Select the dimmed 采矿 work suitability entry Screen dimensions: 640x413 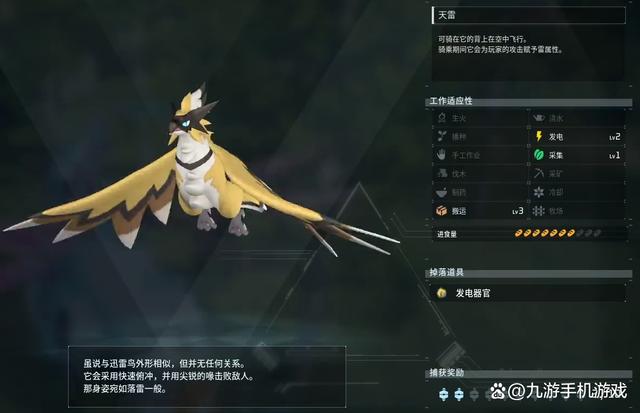coord(577,174)
